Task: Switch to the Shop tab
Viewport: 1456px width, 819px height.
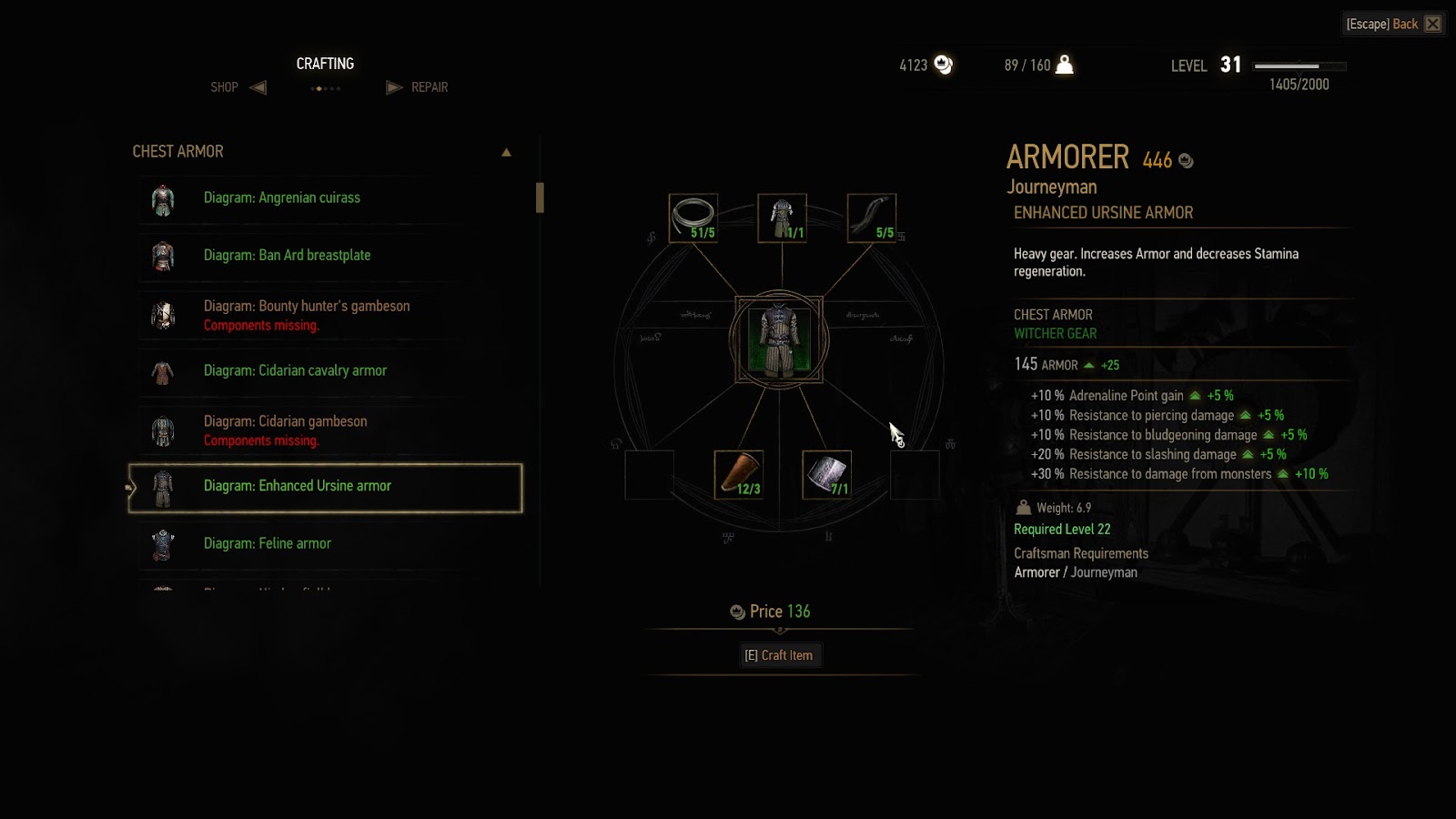Action: [238, 87]
